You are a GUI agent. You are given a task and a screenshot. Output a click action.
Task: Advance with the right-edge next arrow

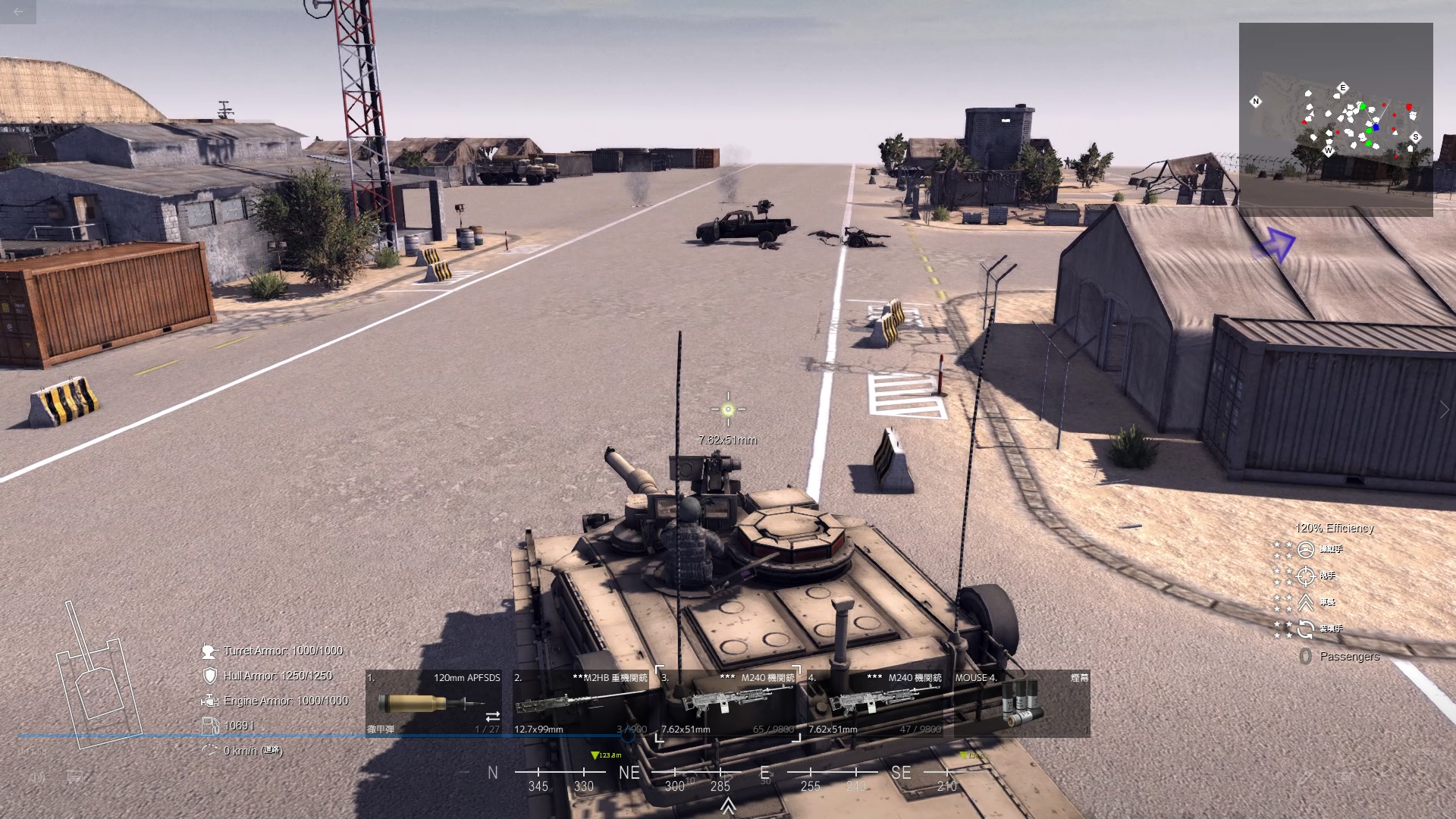[1444, 409]
